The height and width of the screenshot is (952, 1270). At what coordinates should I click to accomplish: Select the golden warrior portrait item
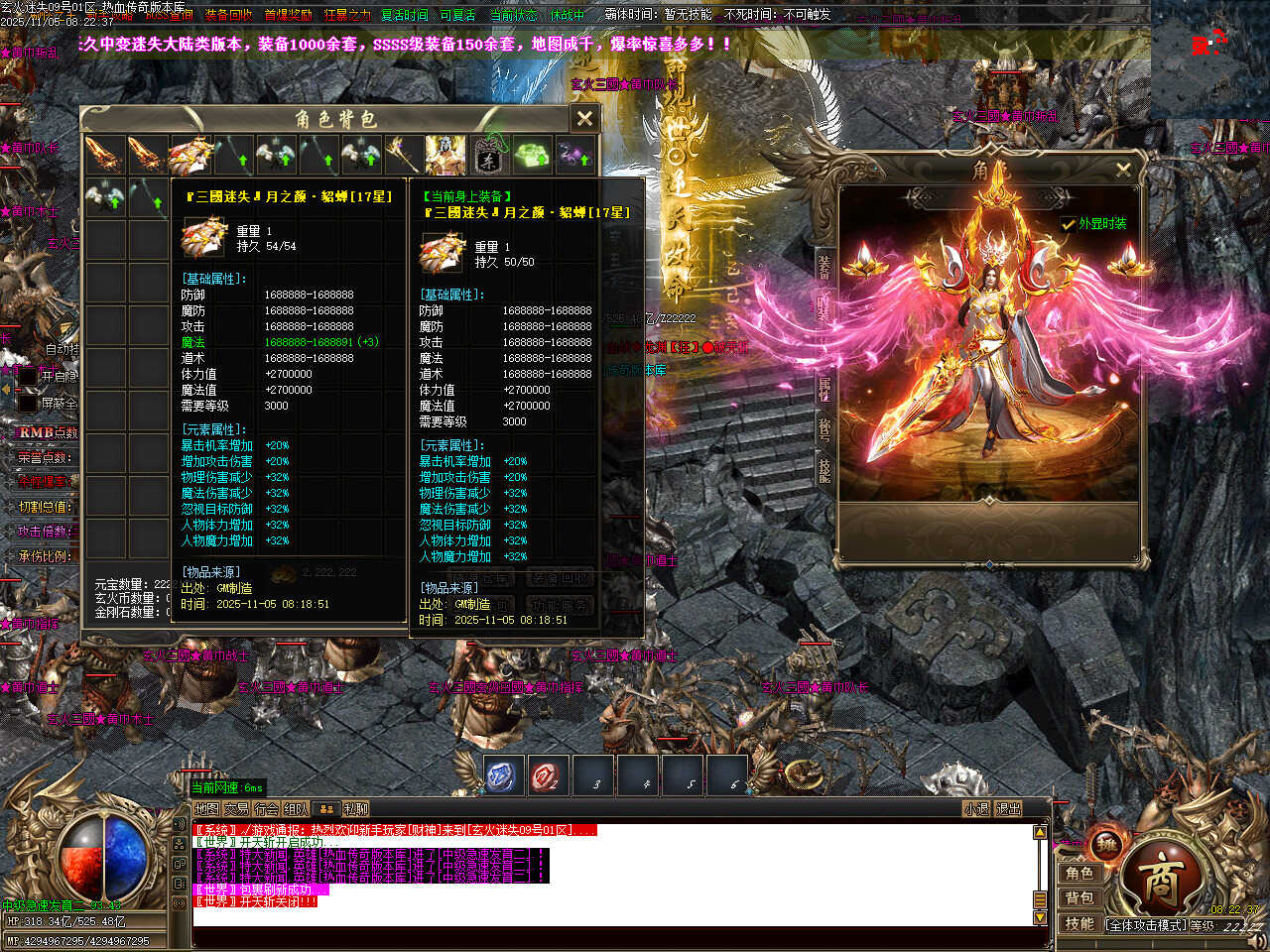(445, 155)
